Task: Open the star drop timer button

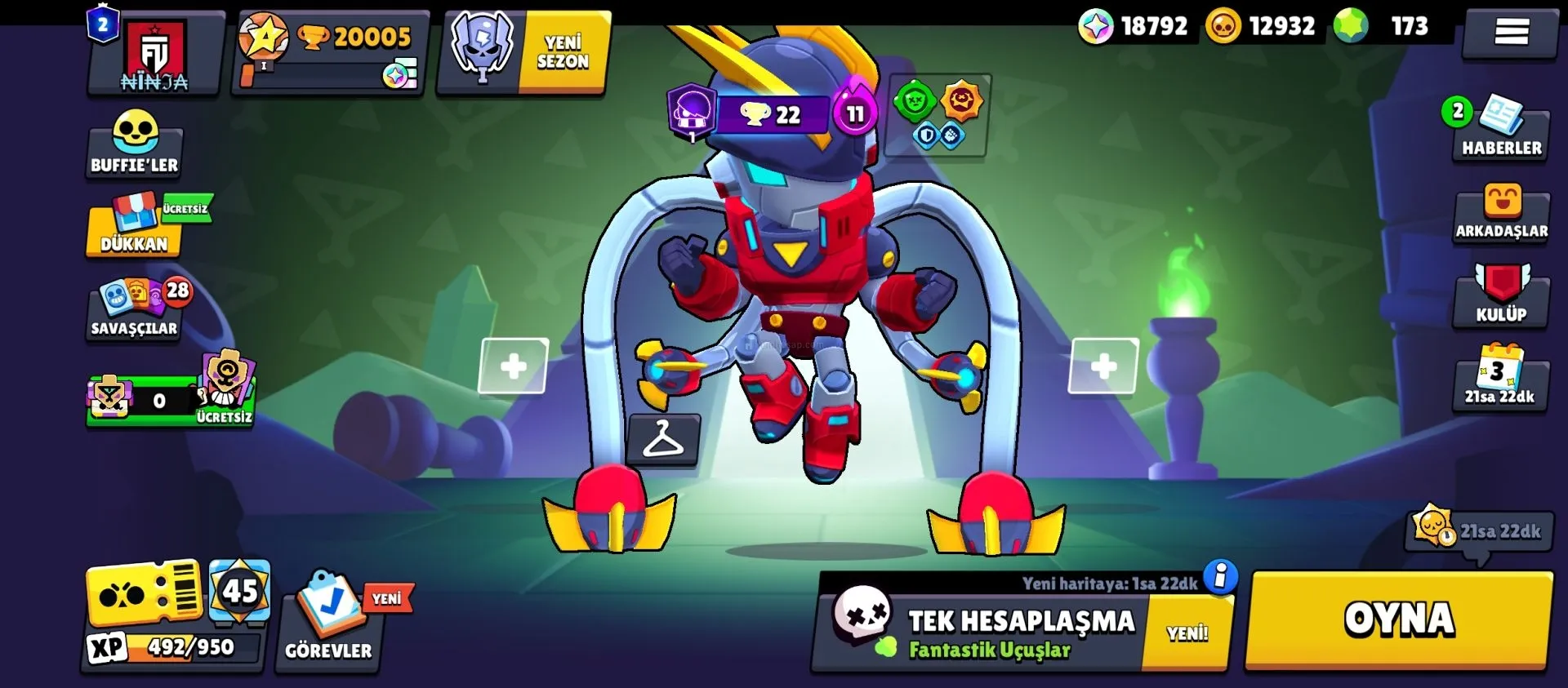Action: [x=1480, y=530]
